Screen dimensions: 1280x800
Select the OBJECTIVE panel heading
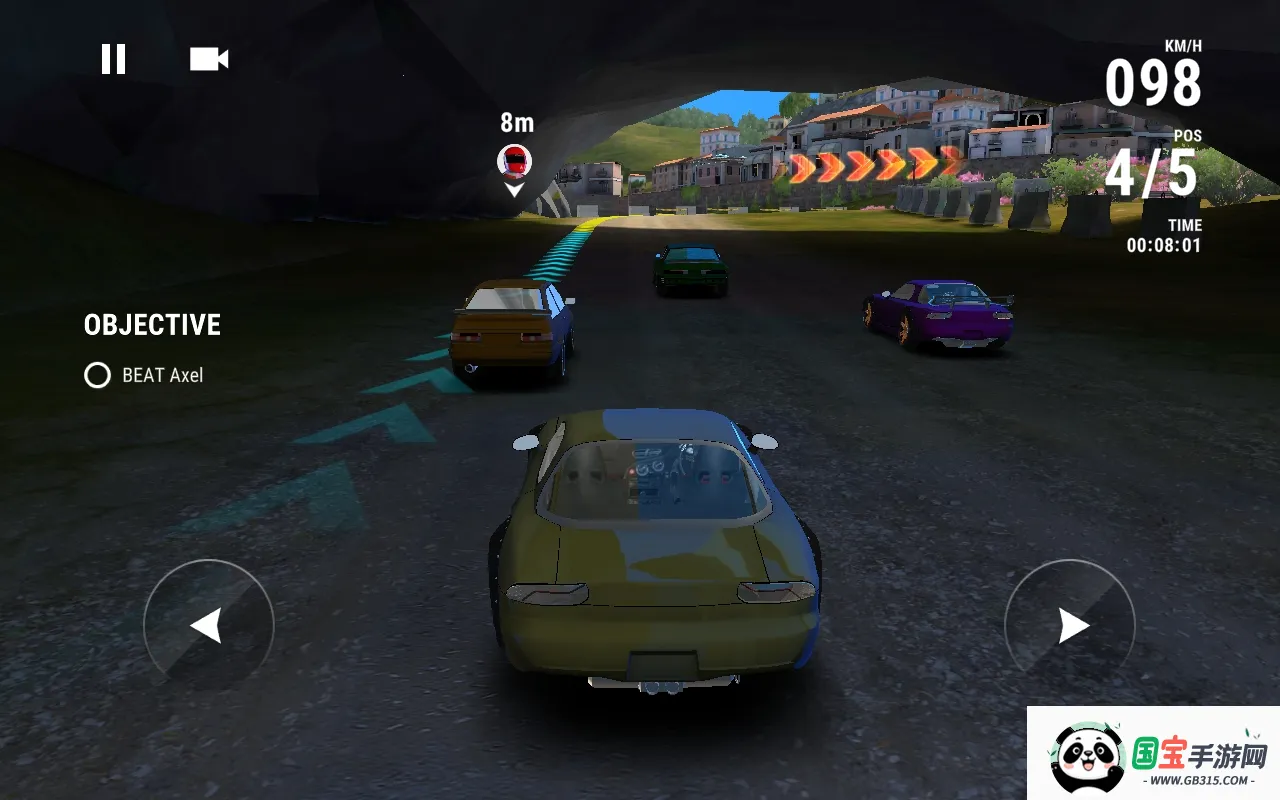pos(151,324)
